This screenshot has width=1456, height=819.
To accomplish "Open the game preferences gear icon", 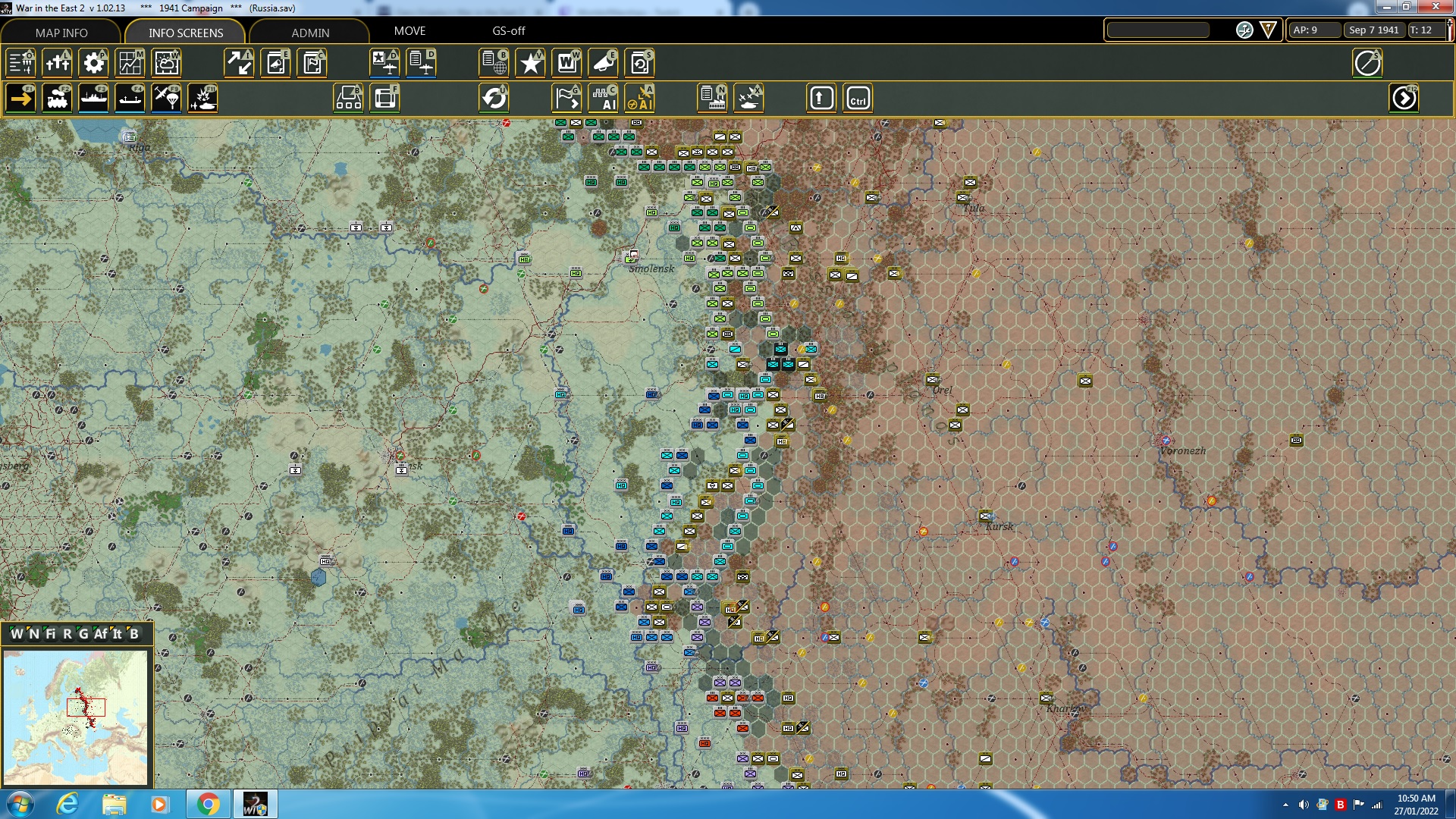I will [x=93, y=63].
